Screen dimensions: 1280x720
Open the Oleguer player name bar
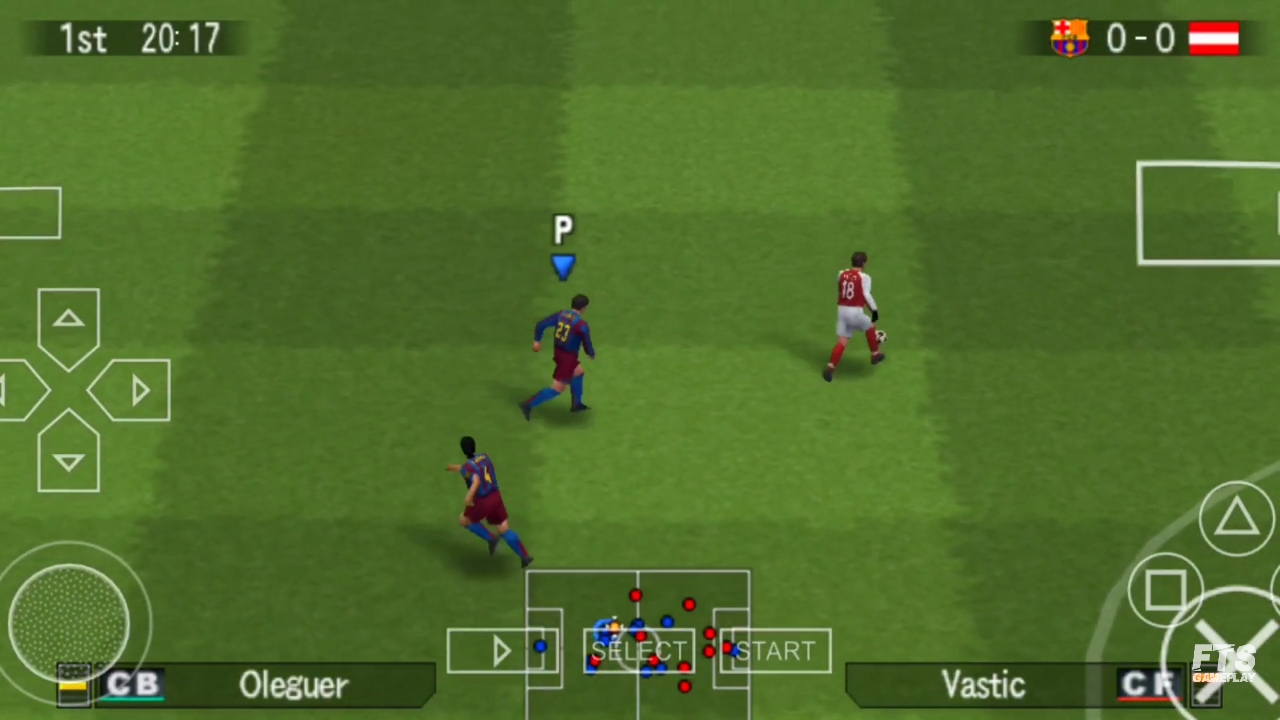click(x=293, y=685)
